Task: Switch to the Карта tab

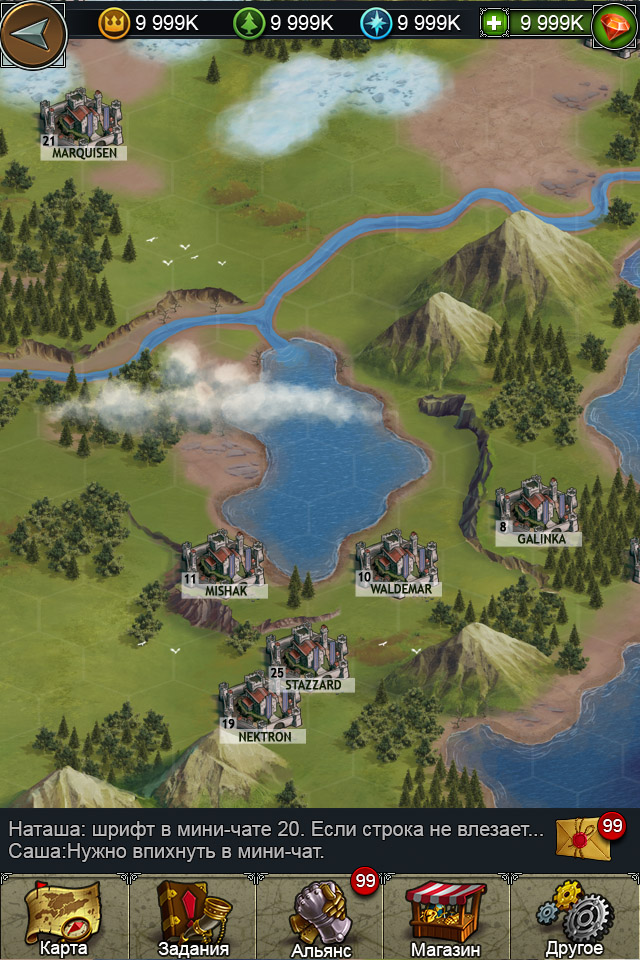Action: tap(64, 918)
